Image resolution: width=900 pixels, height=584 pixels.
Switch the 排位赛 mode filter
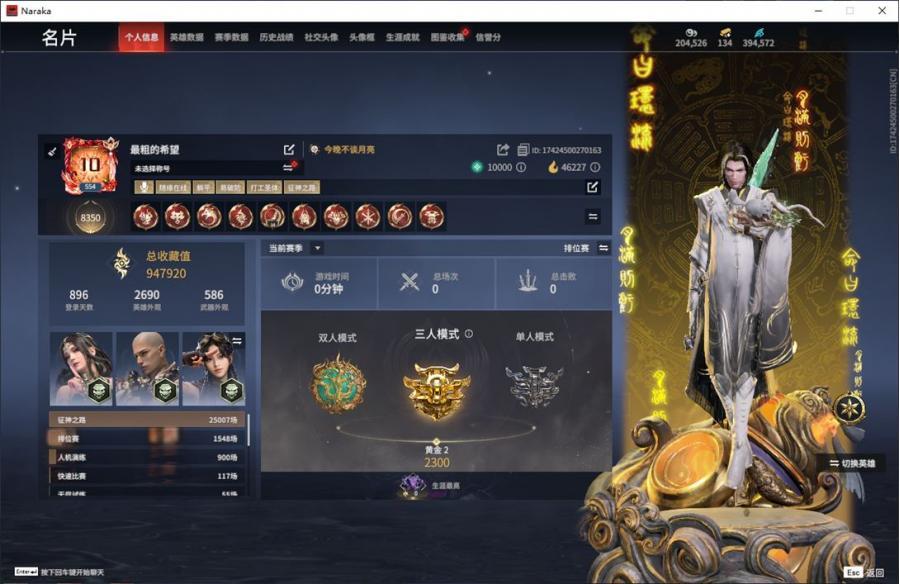603,248
